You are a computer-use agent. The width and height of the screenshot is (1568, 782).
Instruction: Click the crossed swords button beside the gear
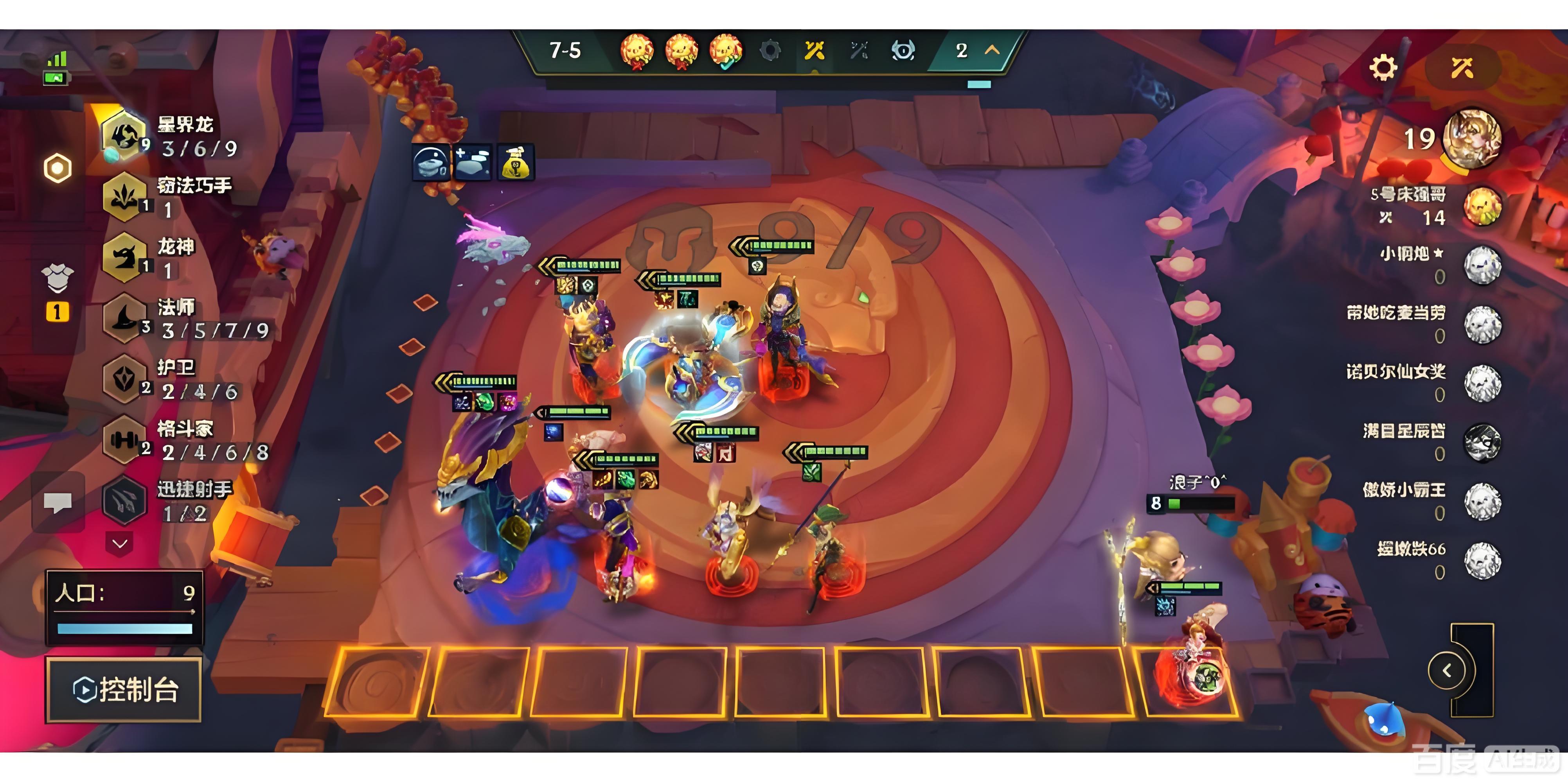(x=1462, y=68)
